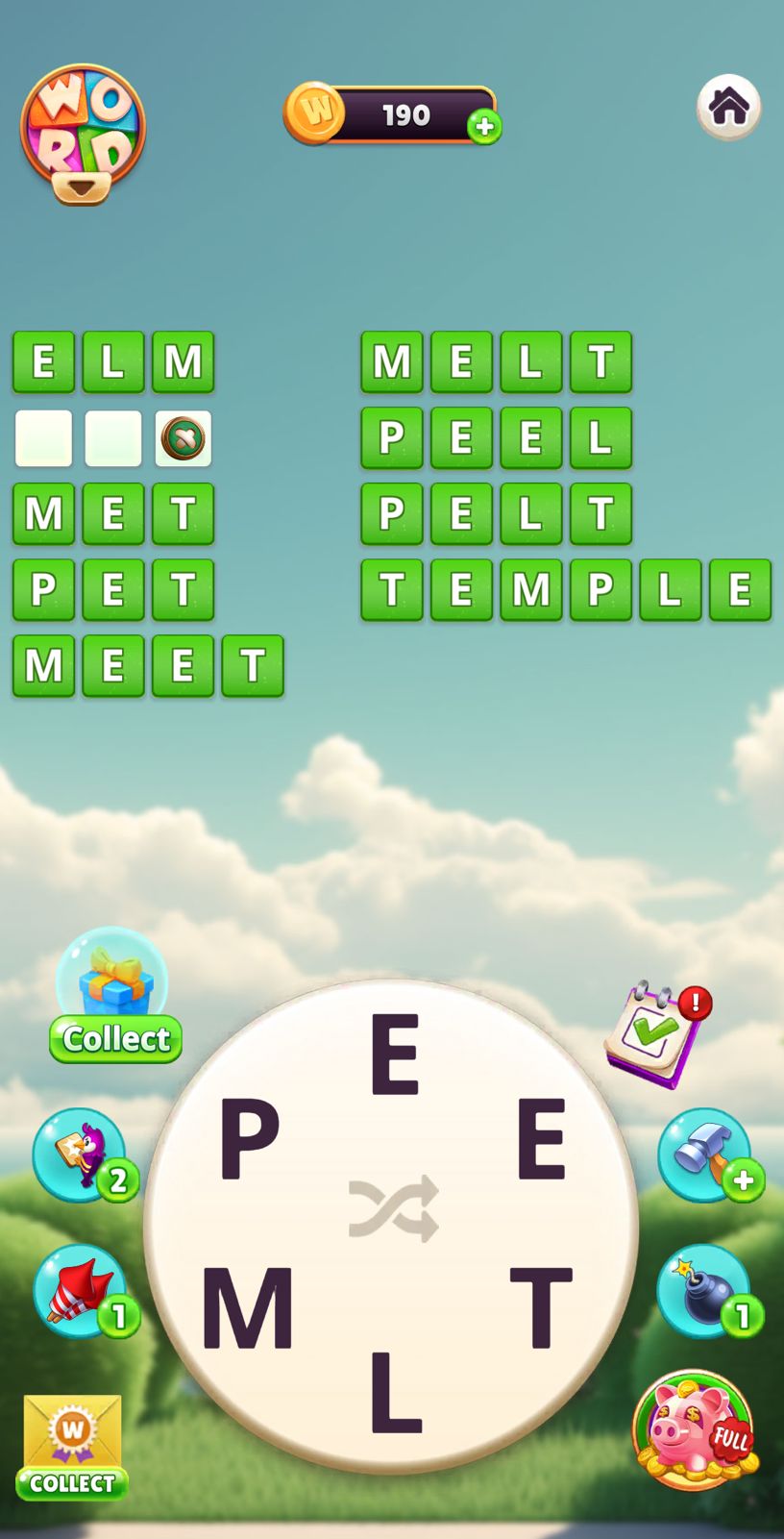Select the letter P on the wheel

250,1139
